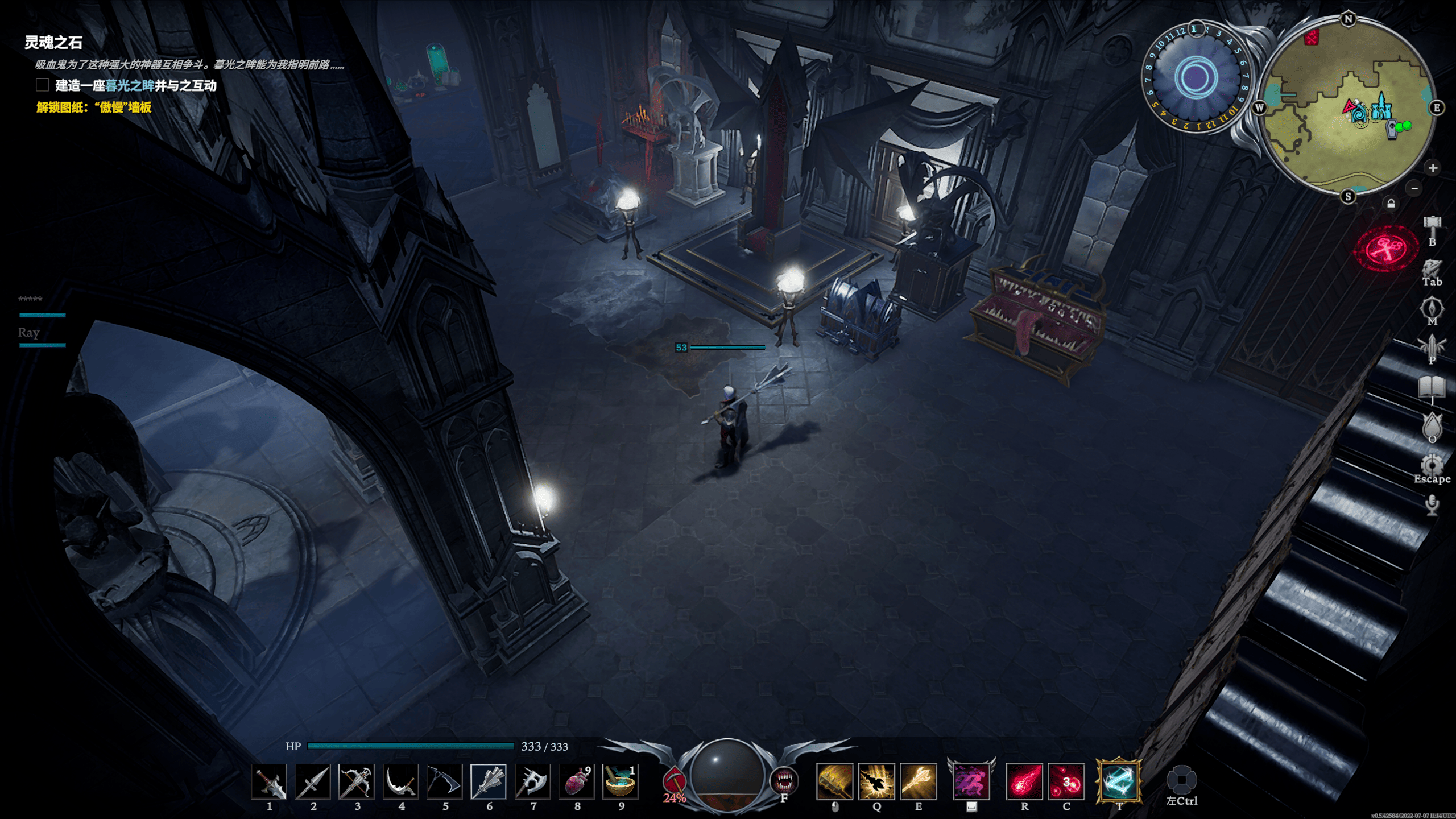
Task: Cast the red blood orb spell
Action: pos(1066,781)
